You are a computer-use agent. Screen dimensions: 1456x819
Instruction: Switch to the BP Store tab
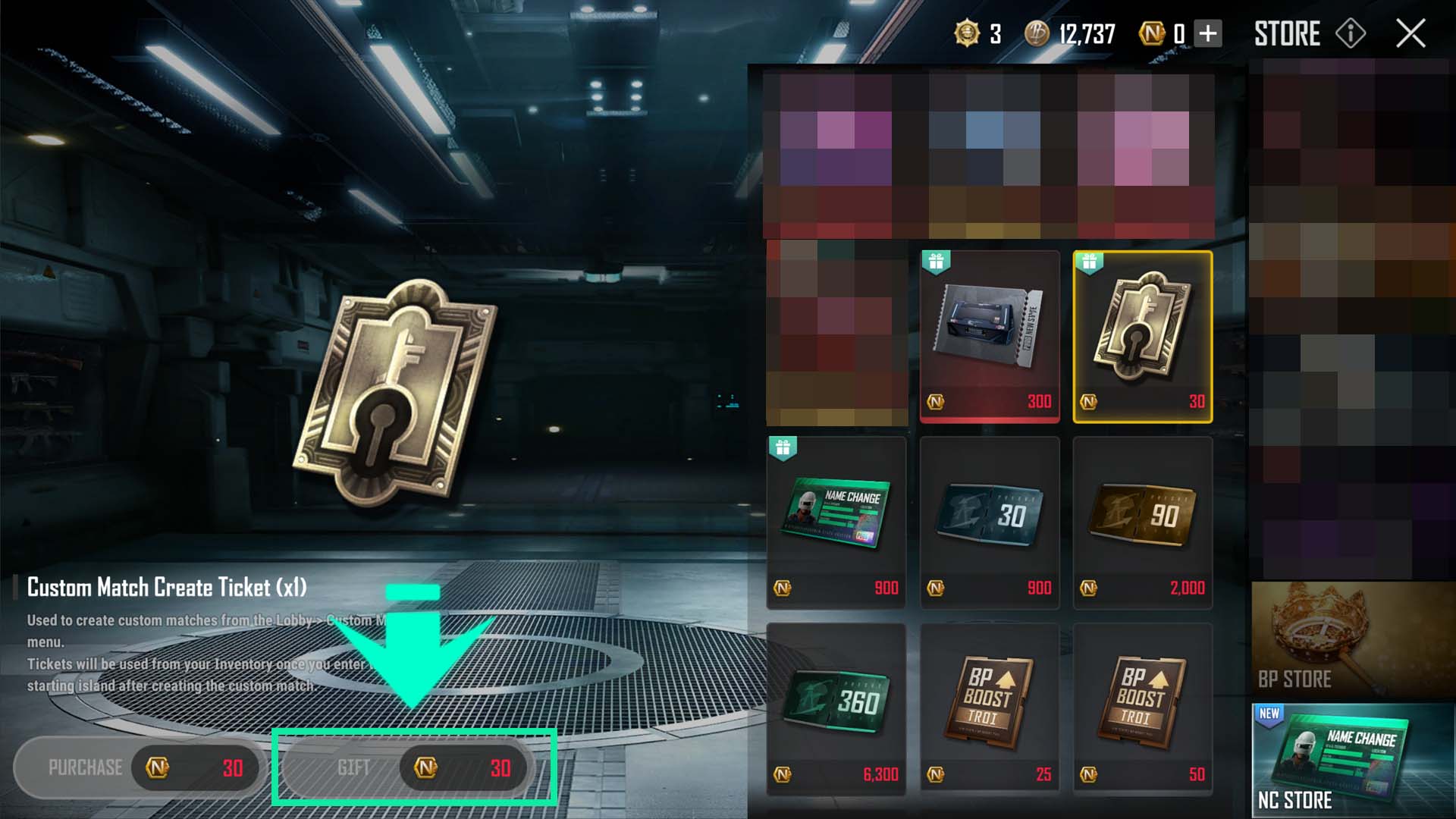click(x=1353, y=641)
